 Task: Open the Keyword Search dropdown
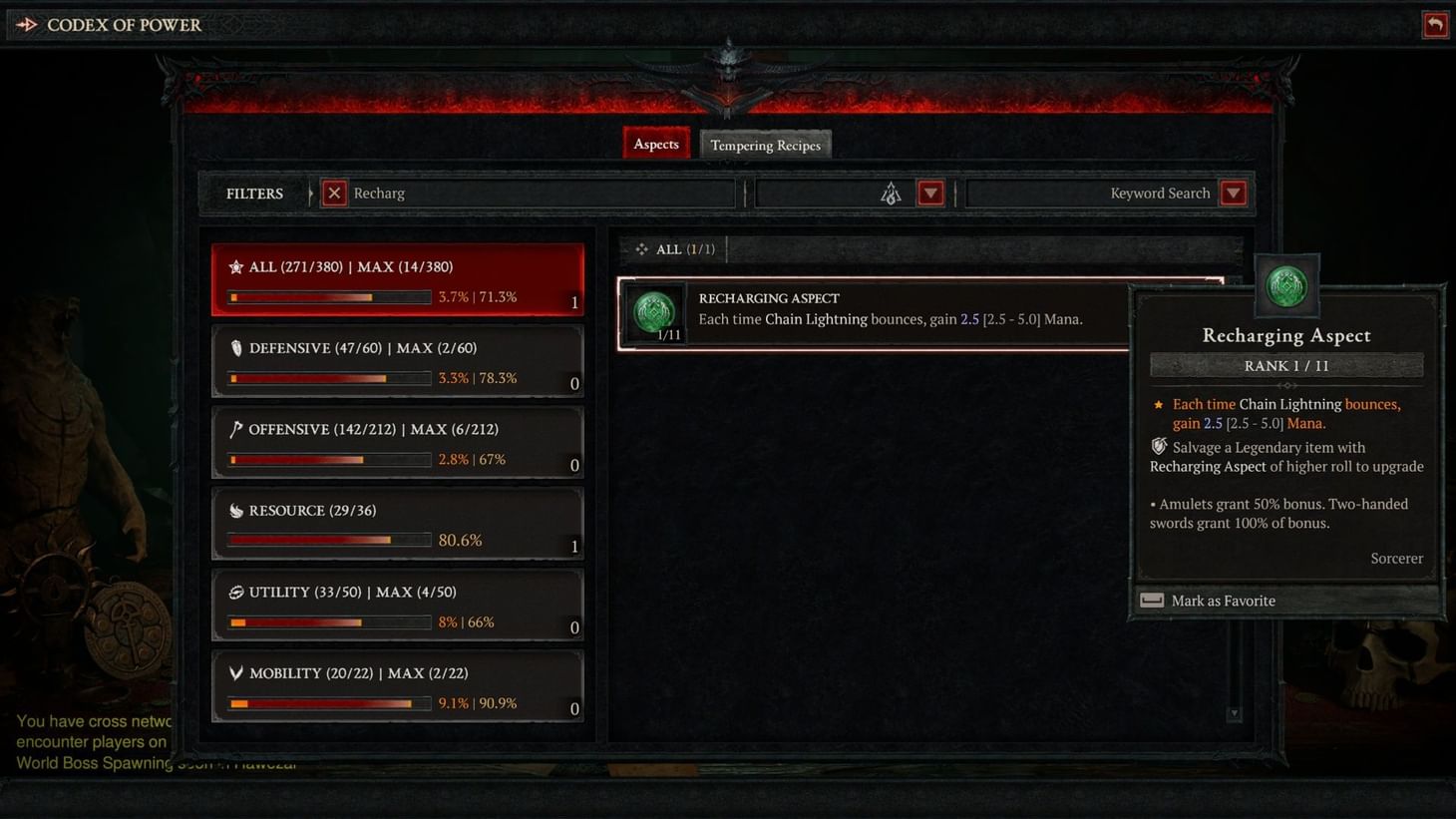[1234, 193]
